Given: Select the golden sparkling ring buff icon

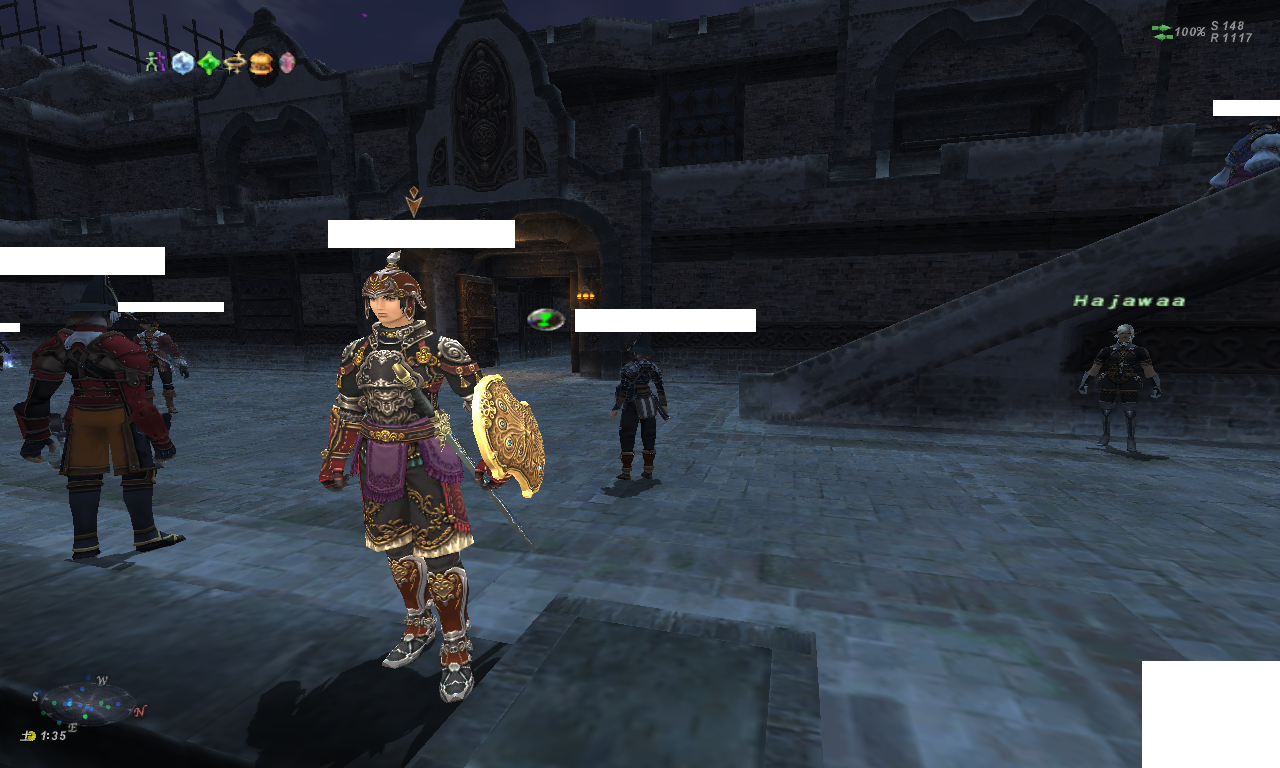Looking at the screenshot, I should click(x=235, y=63).
